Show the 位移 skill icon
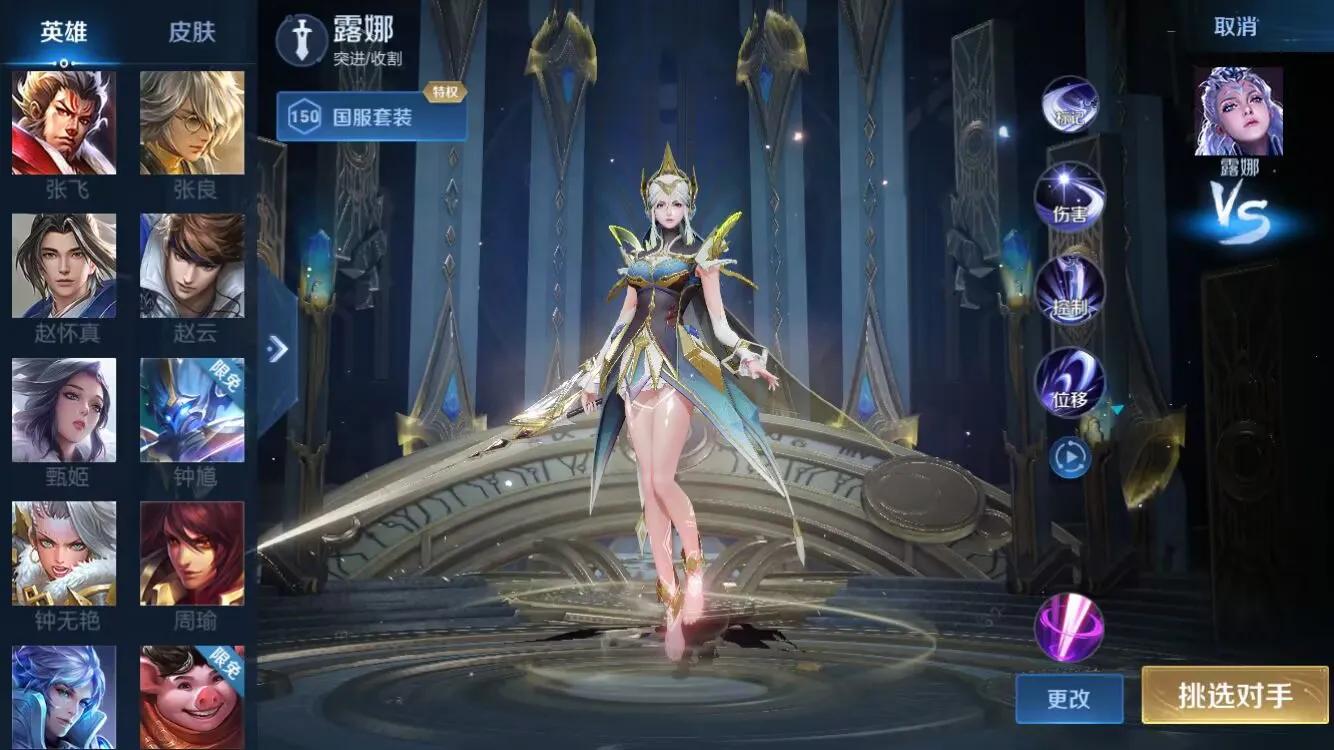The image size is (1334, 750). point(1070,382)
